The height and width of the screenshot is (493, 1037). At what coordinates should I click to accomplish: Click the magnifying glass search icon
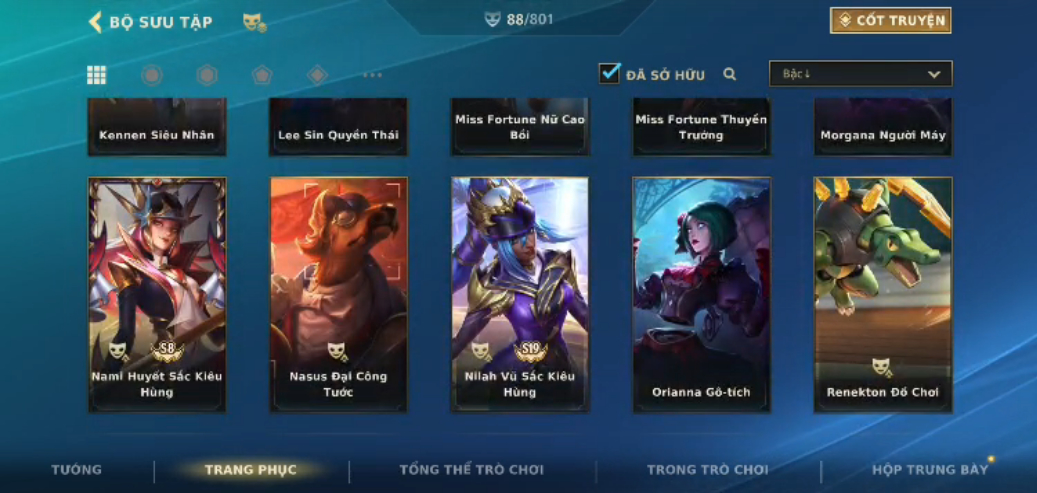click(730, 74)
